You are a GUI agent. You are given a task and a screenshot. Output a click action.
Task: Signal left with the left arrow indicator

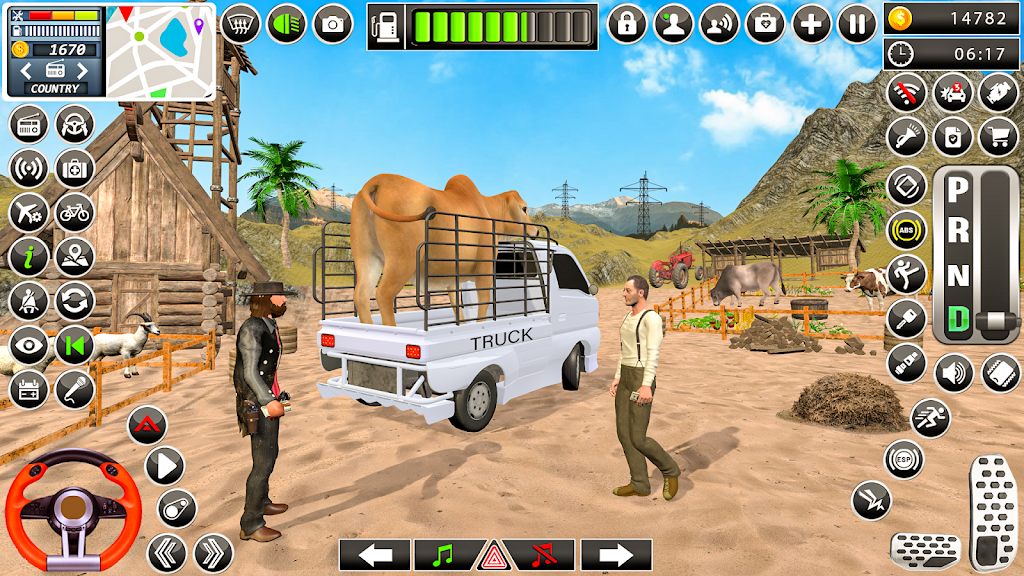pos(375,555)
